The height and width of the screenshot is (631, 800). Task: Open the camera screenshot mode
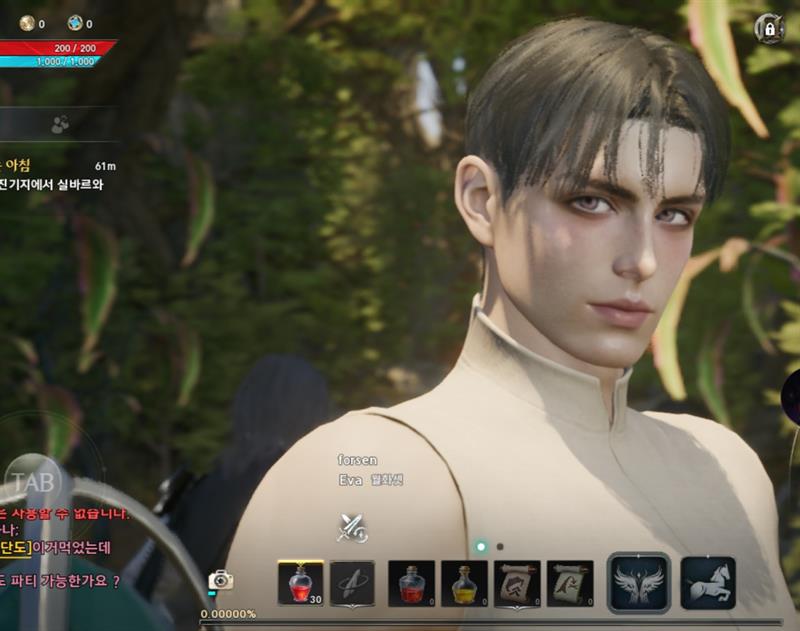220,580
